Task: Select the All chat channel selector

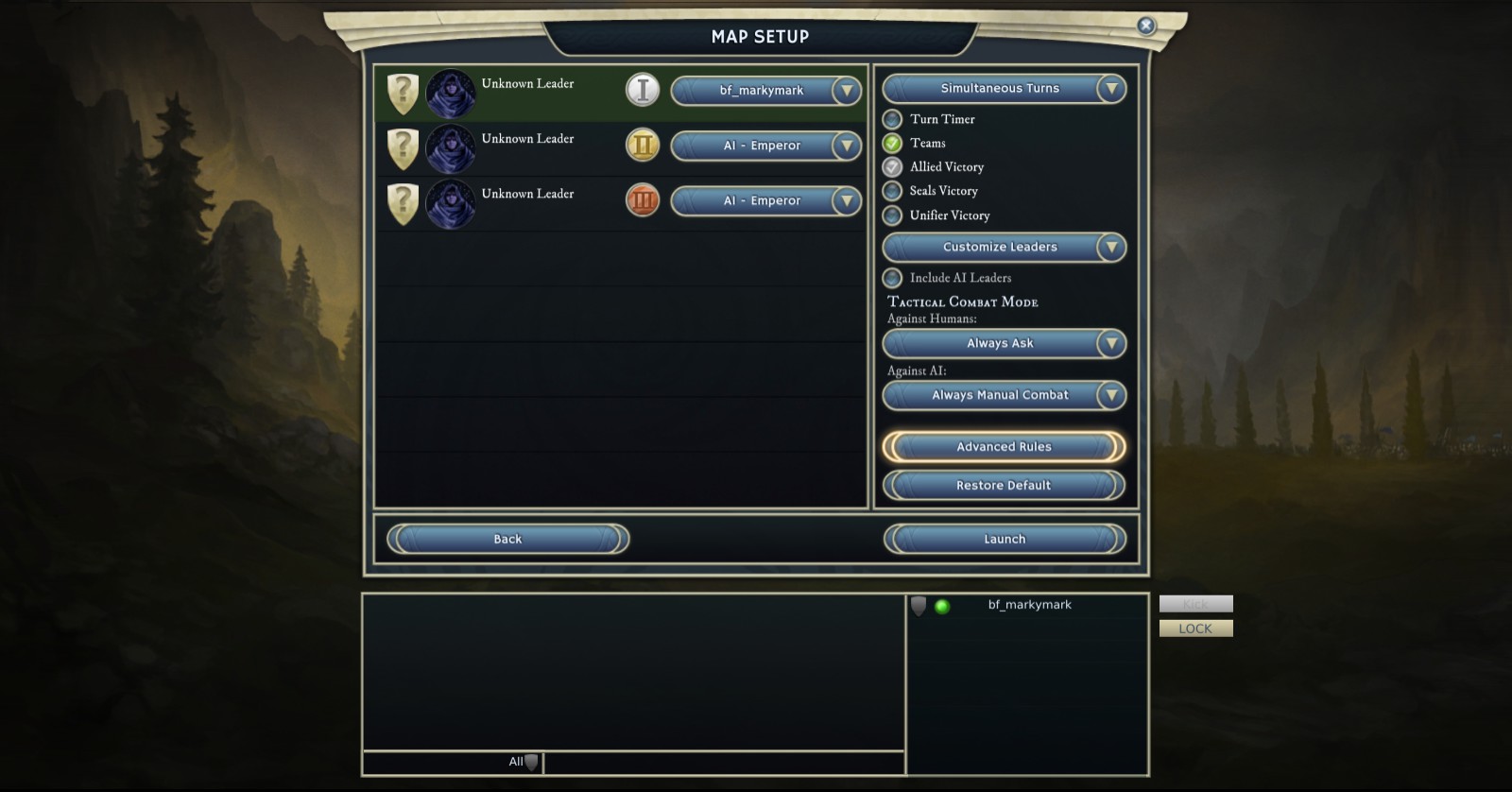Action: click(x=523, y=762)
